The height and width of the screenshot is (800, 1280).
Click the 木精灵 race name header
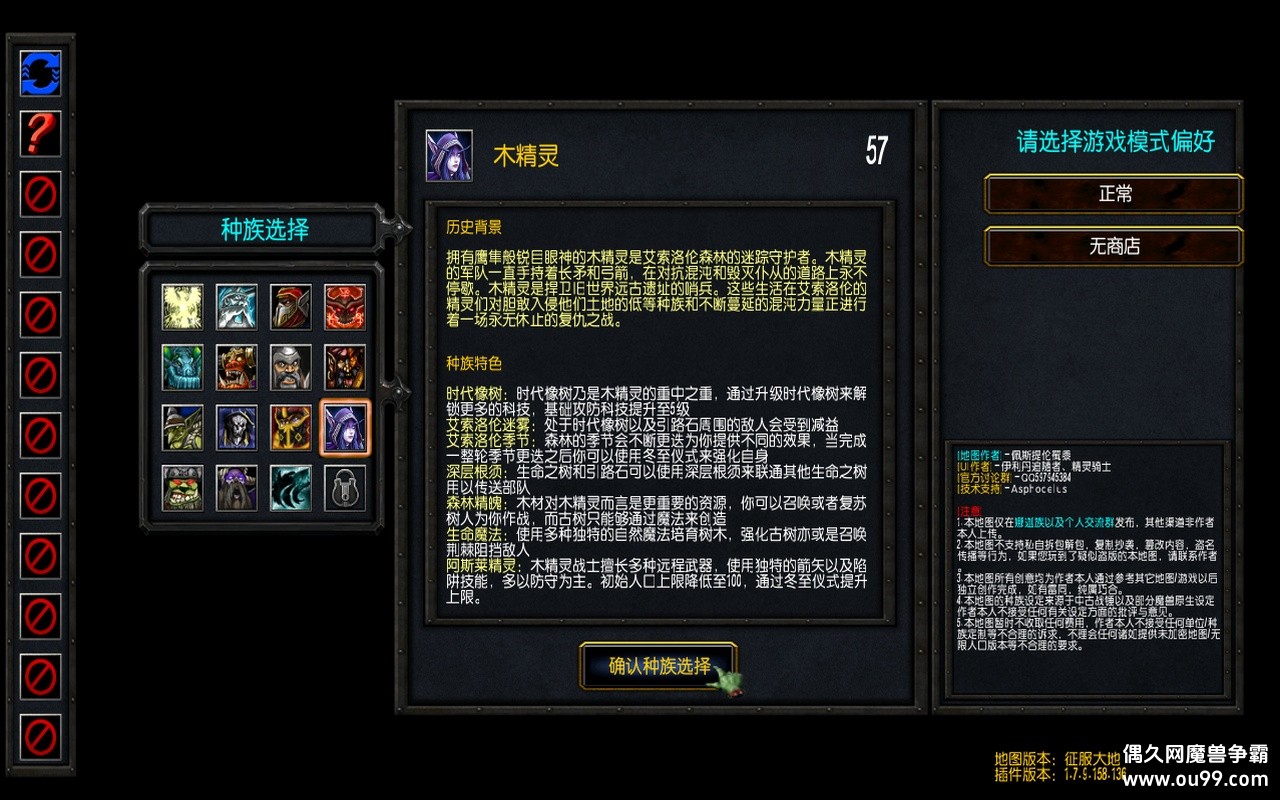(x=528, y=153)
